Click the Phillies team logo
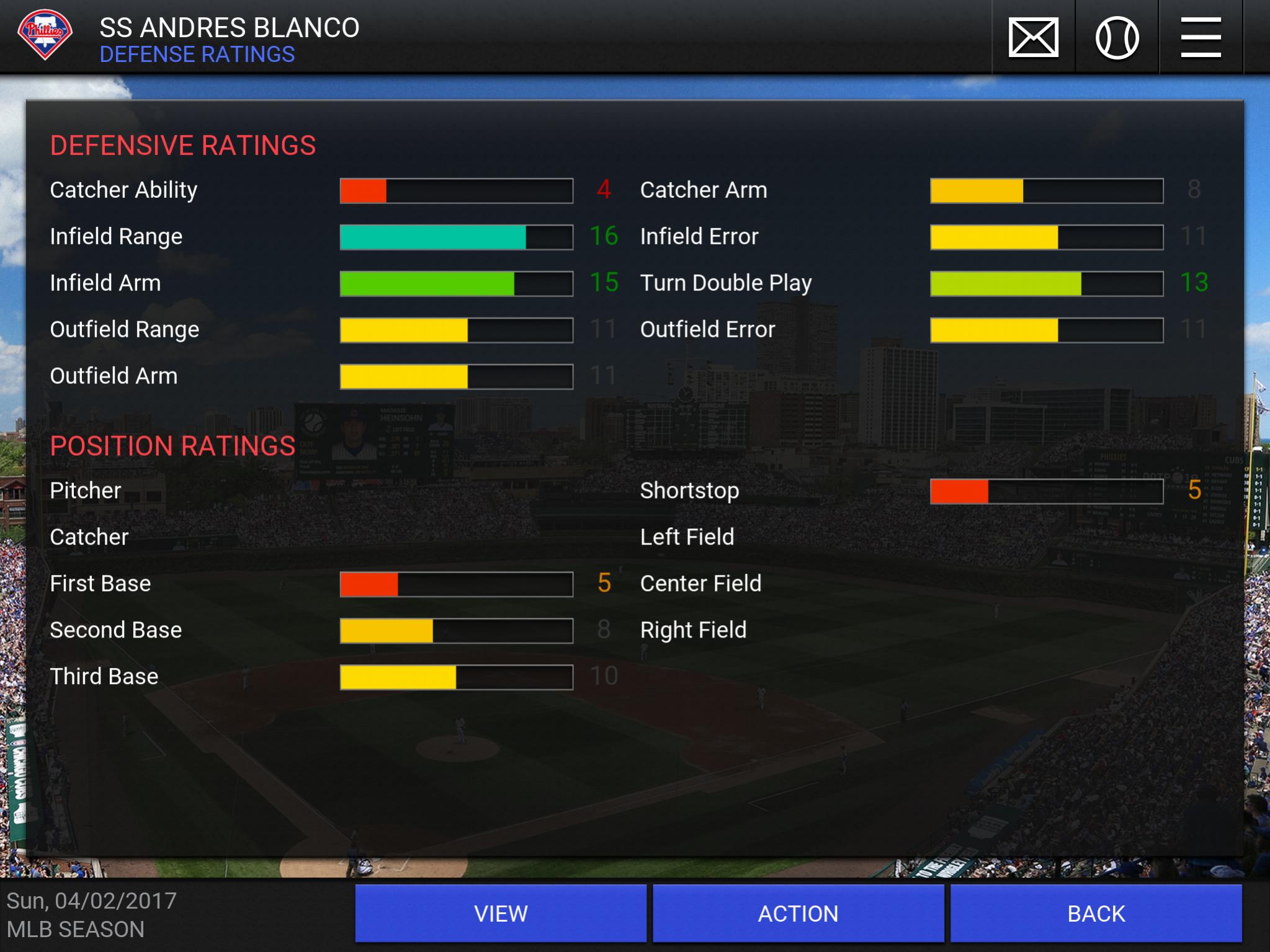Screen dimensions: 1270x952 coord(45,35)
